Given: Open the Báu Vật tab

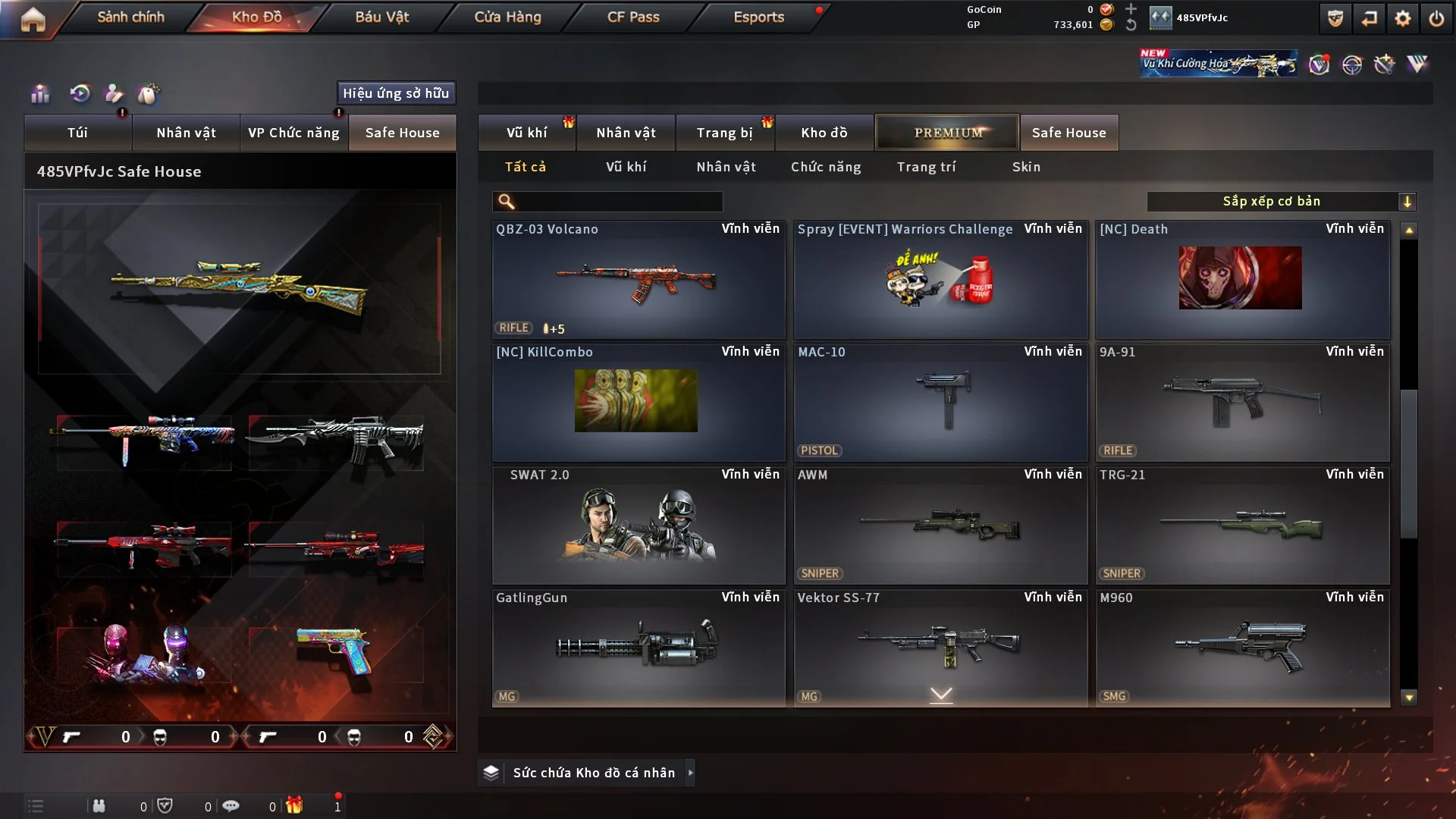Looking at the screenshot, I should point(381,17).
